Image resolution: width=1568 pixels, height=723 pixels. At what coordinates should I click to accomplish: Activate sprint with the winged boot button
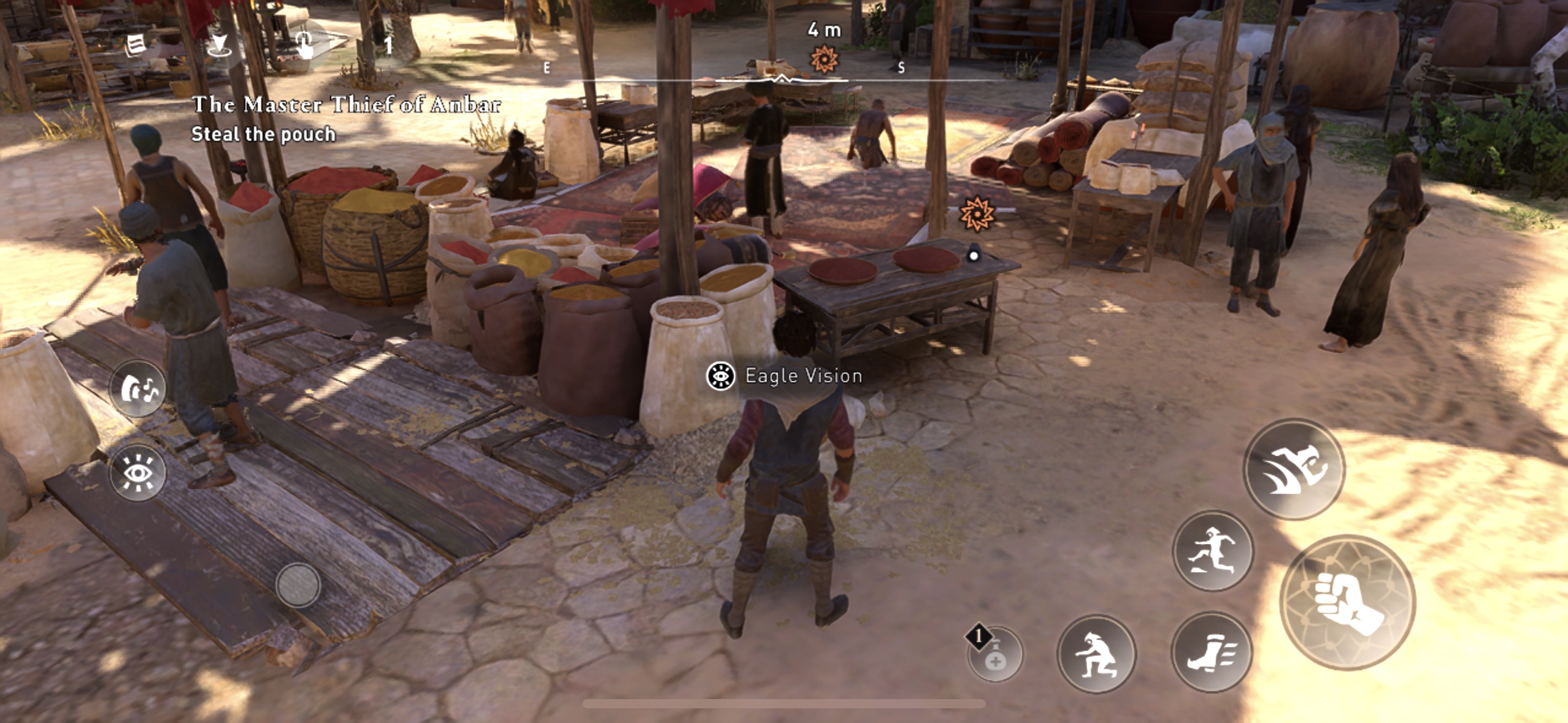point(1211,652)
